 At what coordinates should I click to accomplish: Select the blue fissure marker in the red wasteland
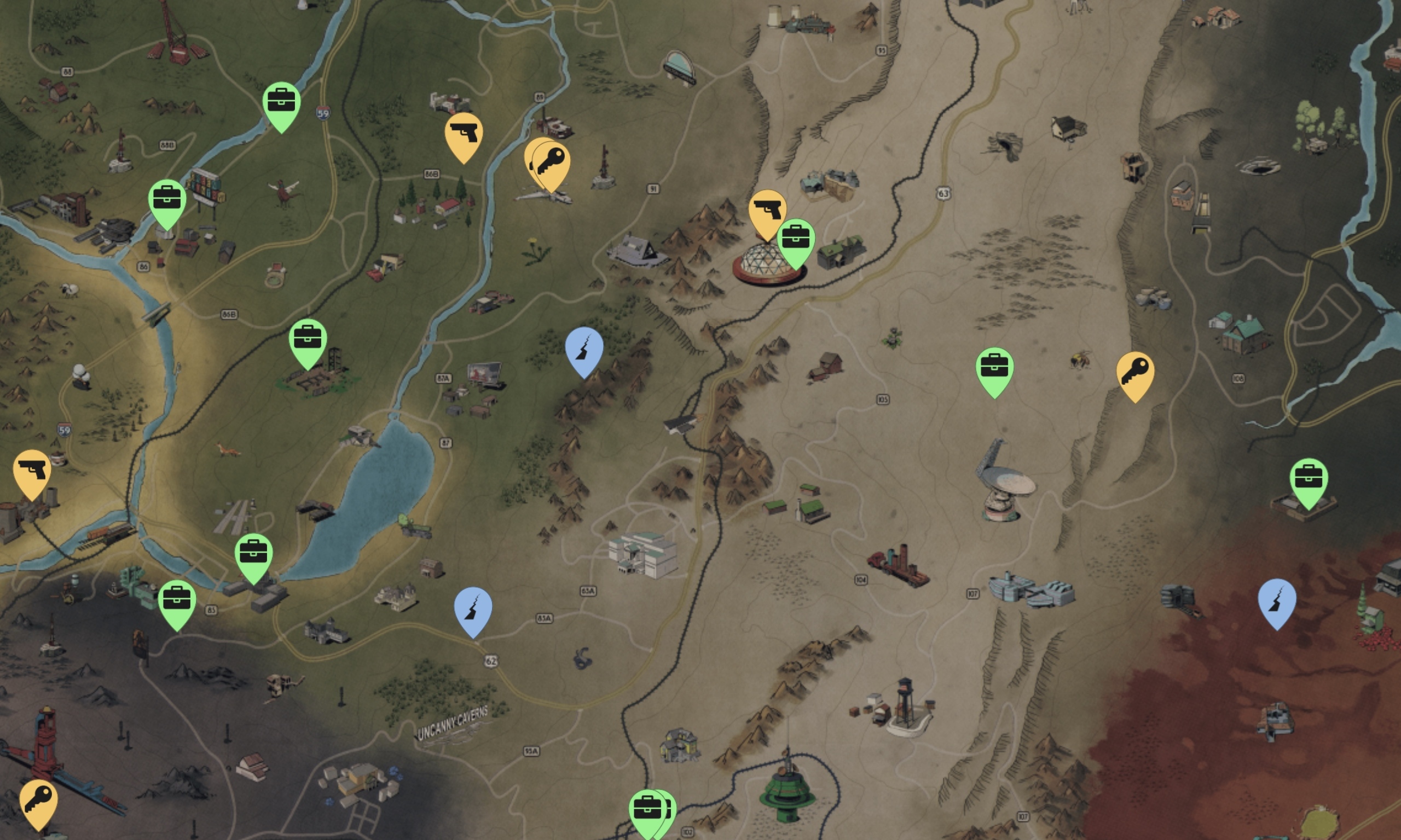pyautogui.click(x=1276, y=599)
